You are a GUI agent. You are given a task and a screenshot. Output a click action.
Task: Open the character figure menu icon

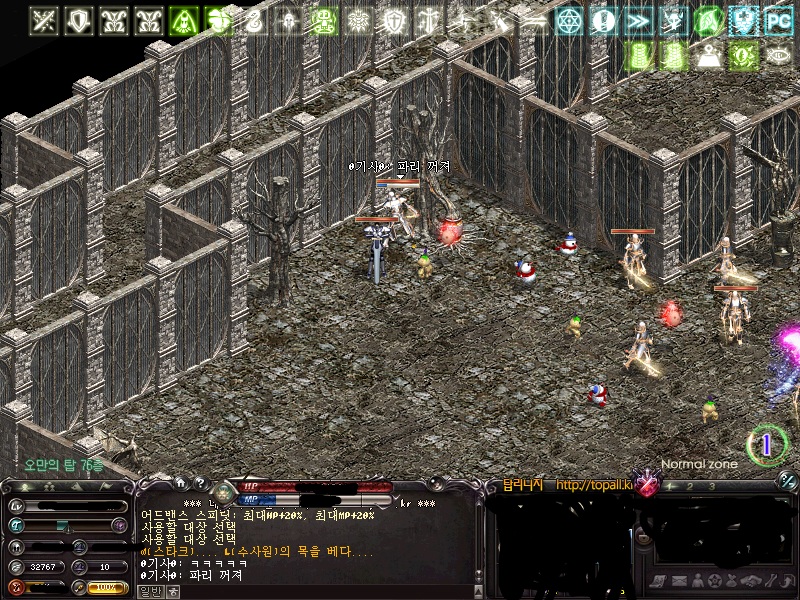coord(696,581)
